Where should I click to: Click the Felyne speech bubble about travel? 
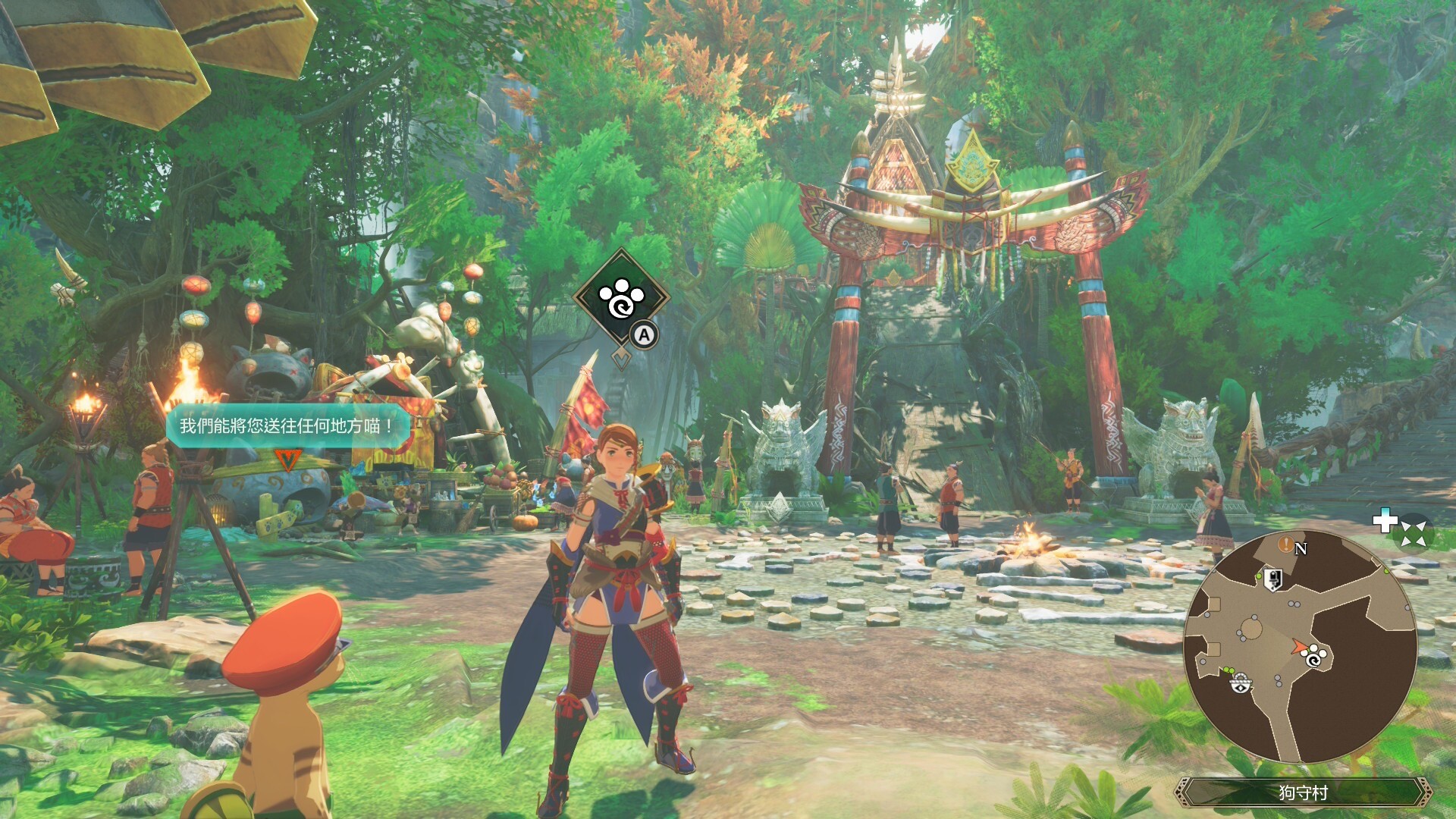tap(288, 425)
